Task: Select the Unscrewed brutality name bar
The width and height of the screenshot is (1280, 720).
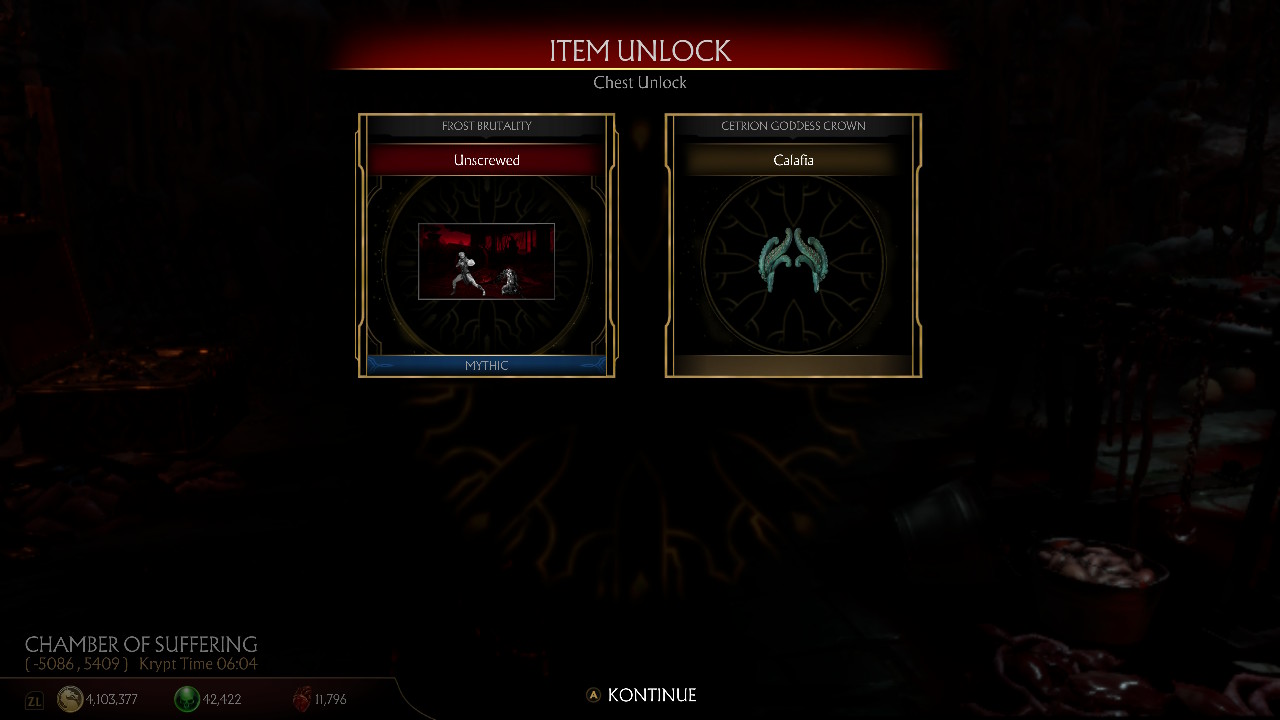Action: click(x=486, y=160)
